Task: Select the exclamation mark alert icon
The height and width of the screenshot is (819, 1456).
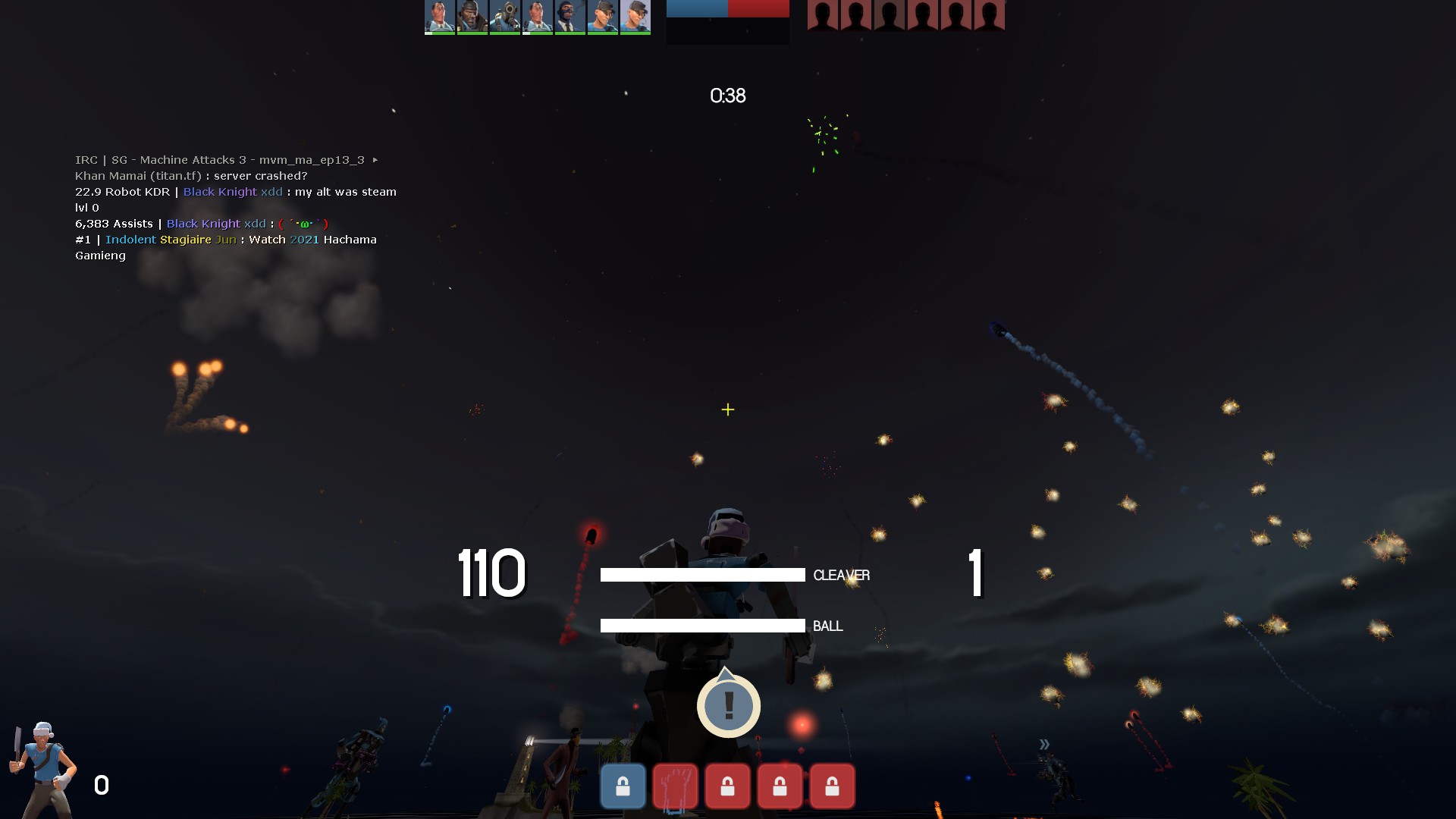Action: point(728,705)
